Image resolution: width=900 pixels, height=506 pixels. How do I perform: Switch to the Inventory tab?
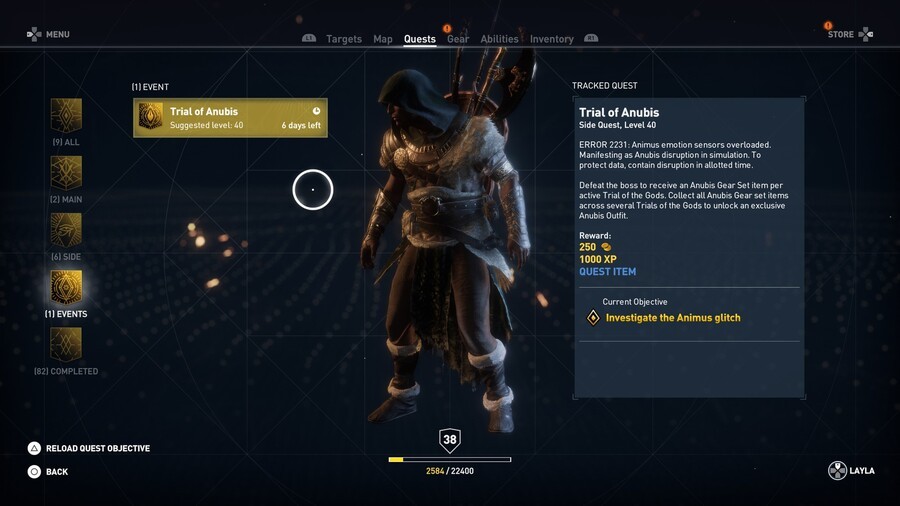pos(551,39)
